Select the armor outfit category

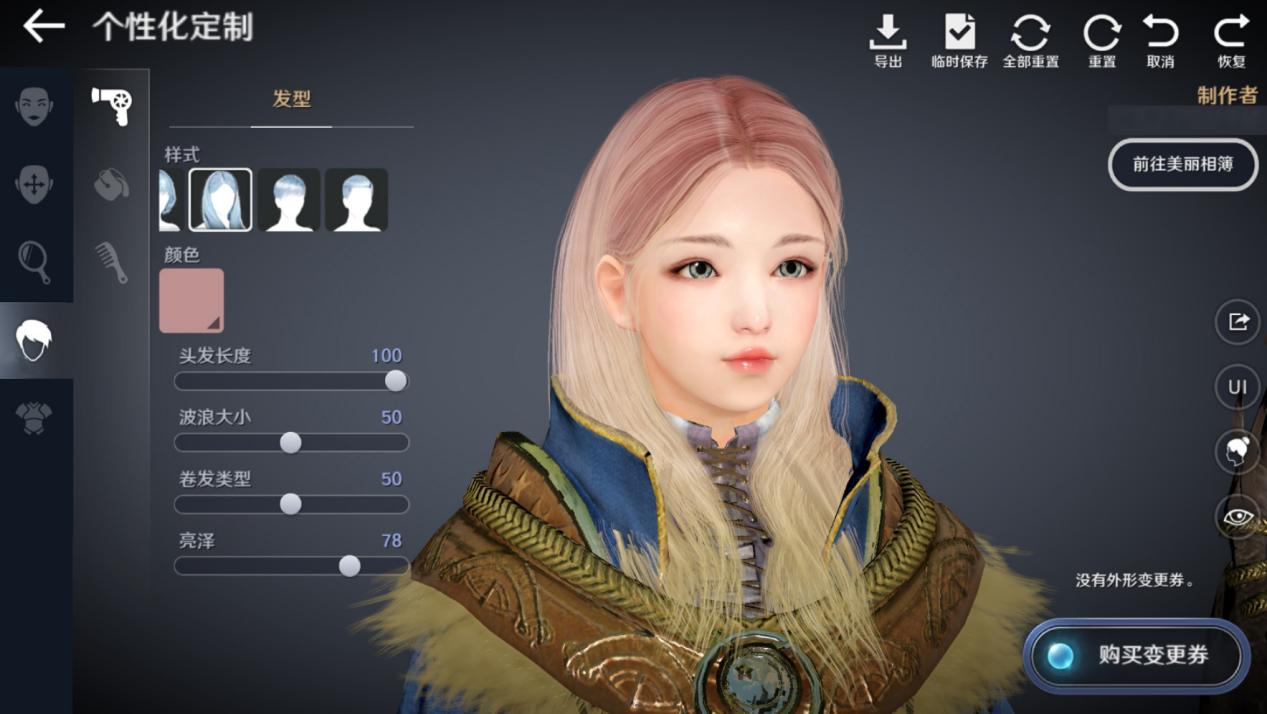pos(35,418)
